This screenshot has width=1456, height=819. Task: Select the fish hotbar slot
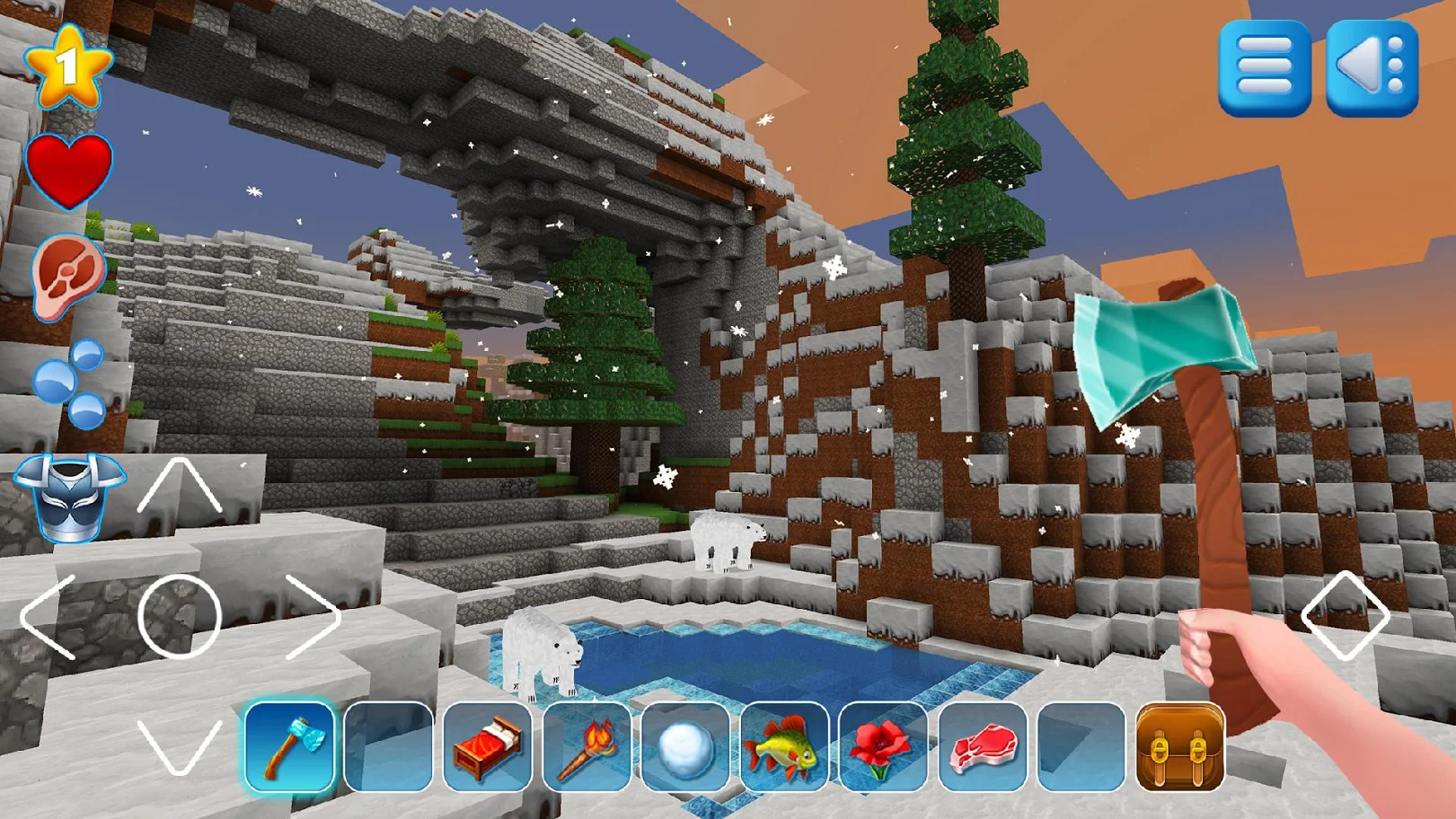click(x=784, y=746)
